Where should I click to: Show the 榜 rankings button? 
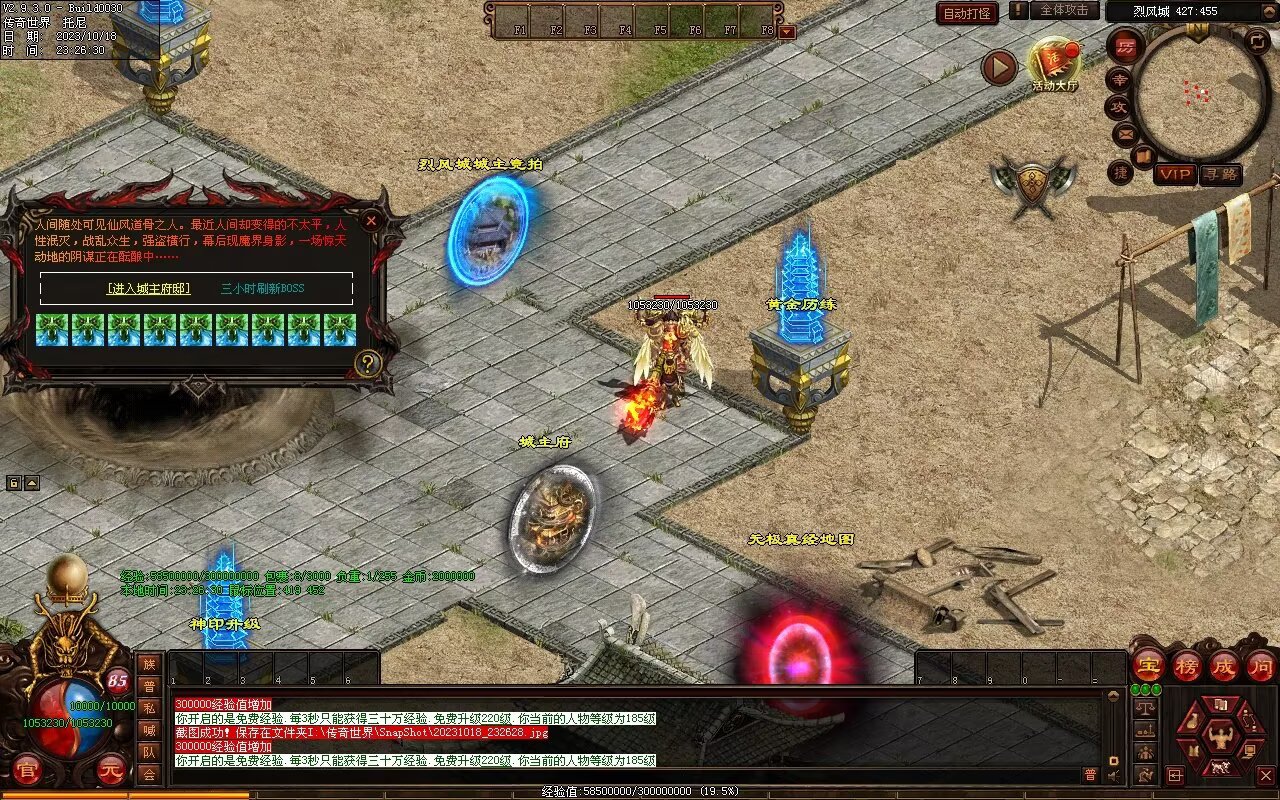tap(1187, 665)
